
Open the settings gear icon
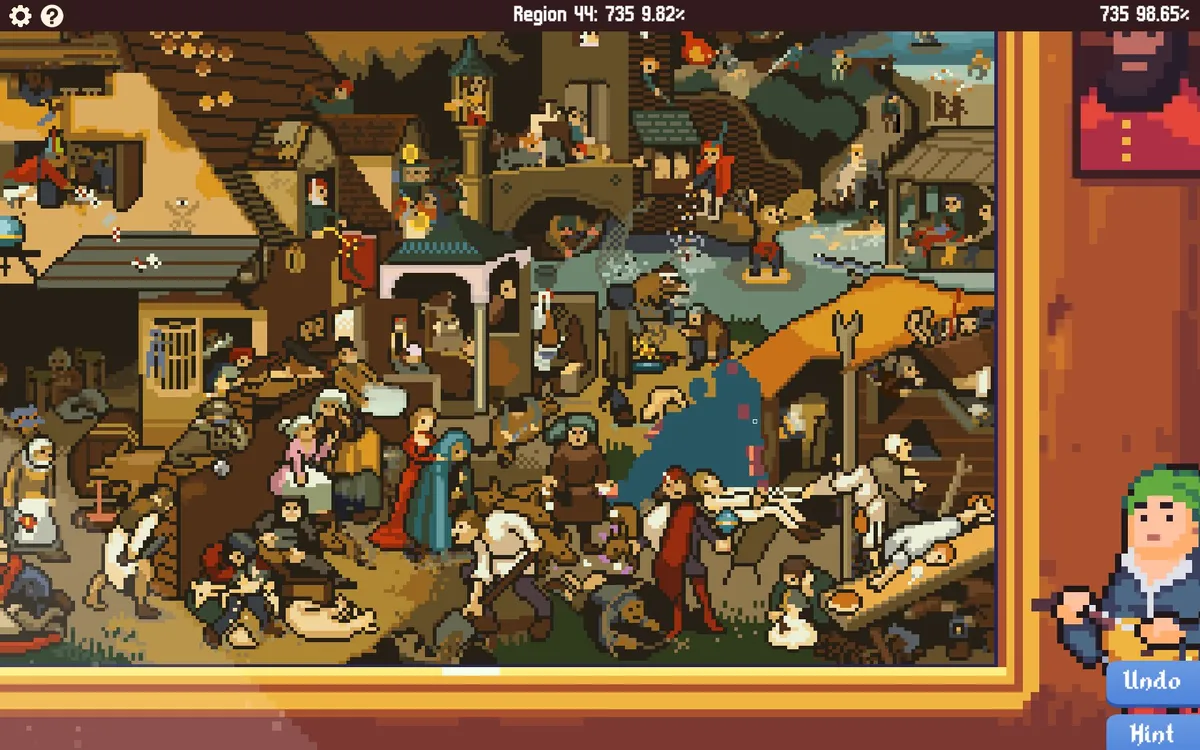pyautogui.click(x=20, y=15)
